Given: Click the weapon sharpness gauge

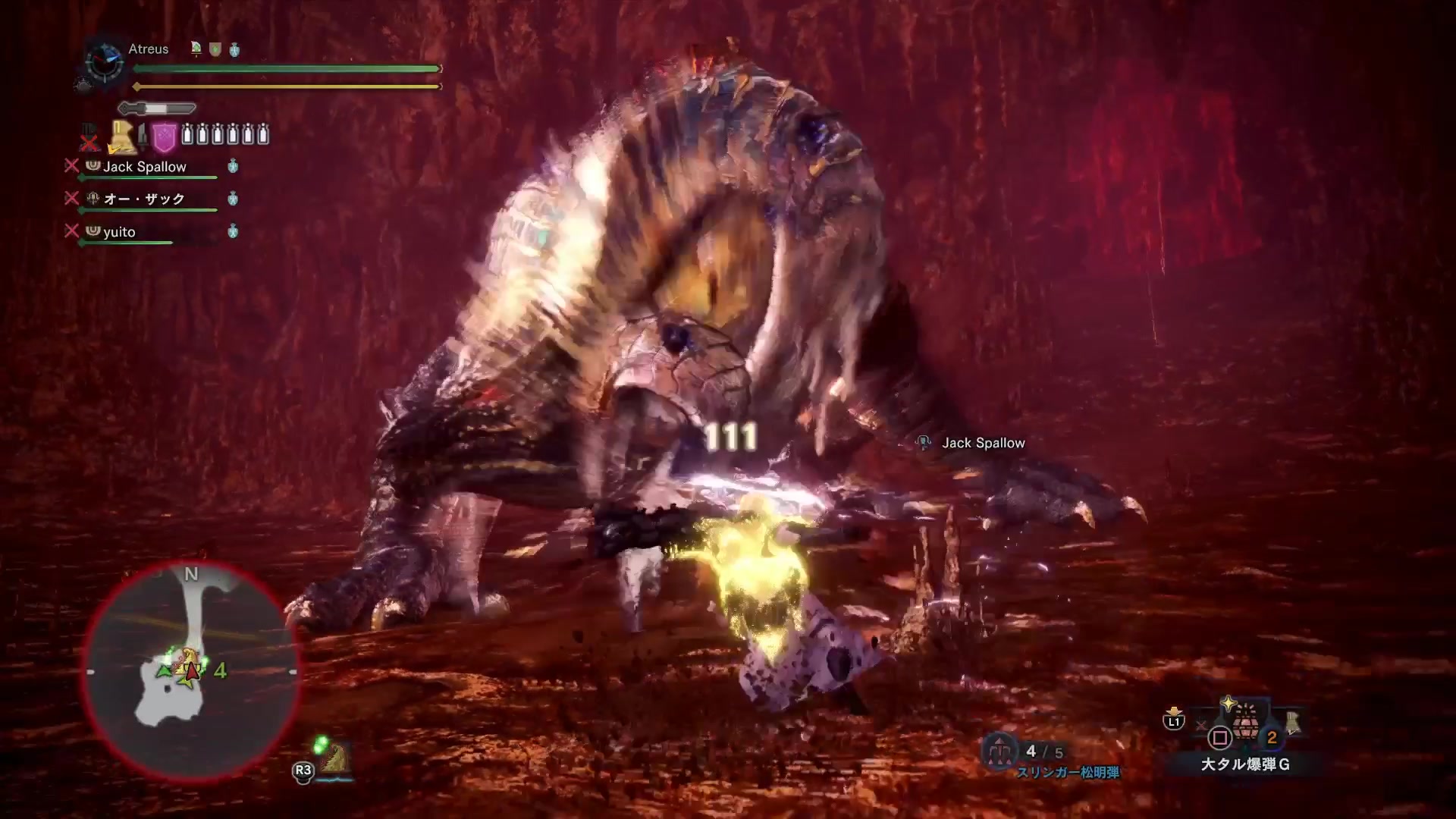Looking at the screenshot, I should (157, 108).
